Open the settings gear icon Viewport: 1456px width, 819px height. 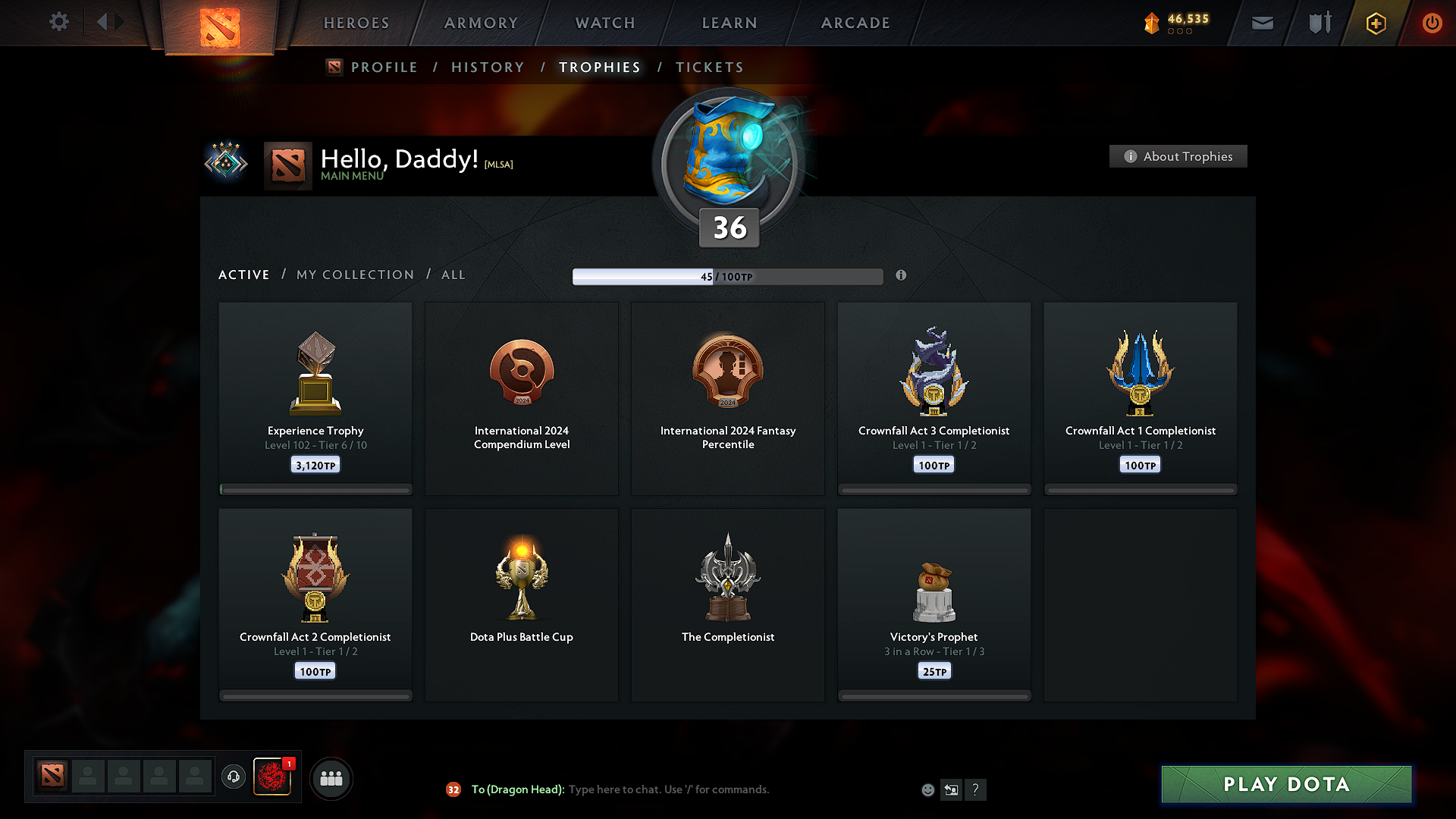point(59,22)
